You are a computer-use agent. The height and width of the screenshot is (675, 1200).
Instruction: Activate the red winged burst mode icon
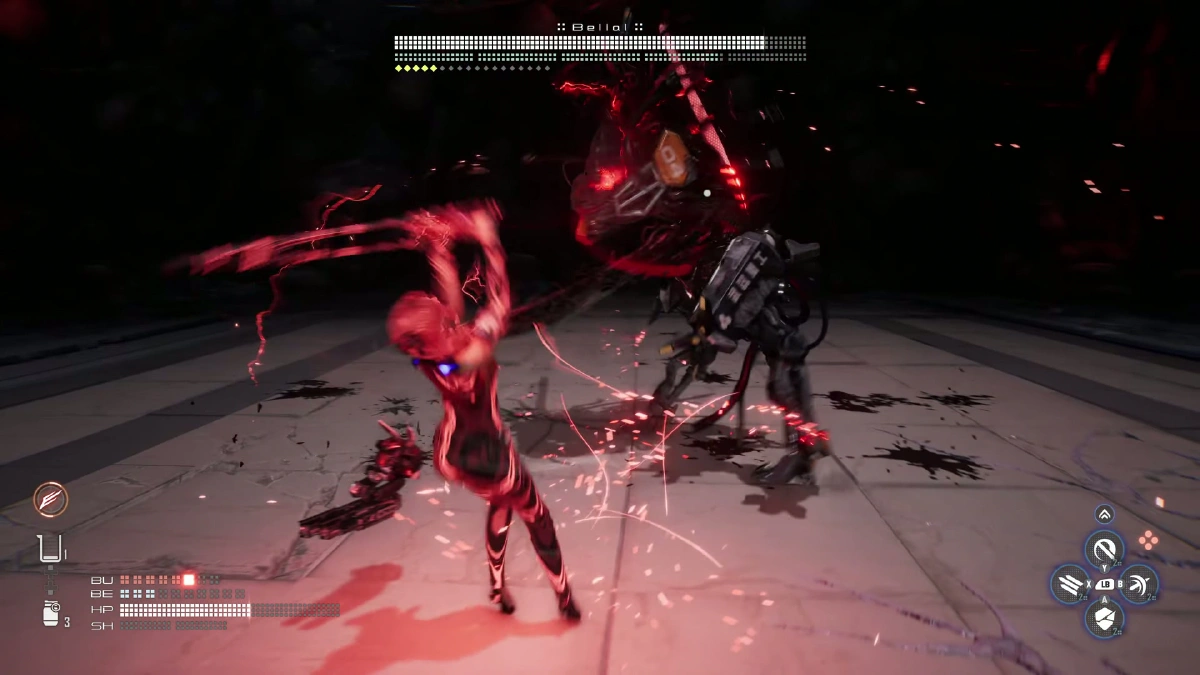click(48, 499)
